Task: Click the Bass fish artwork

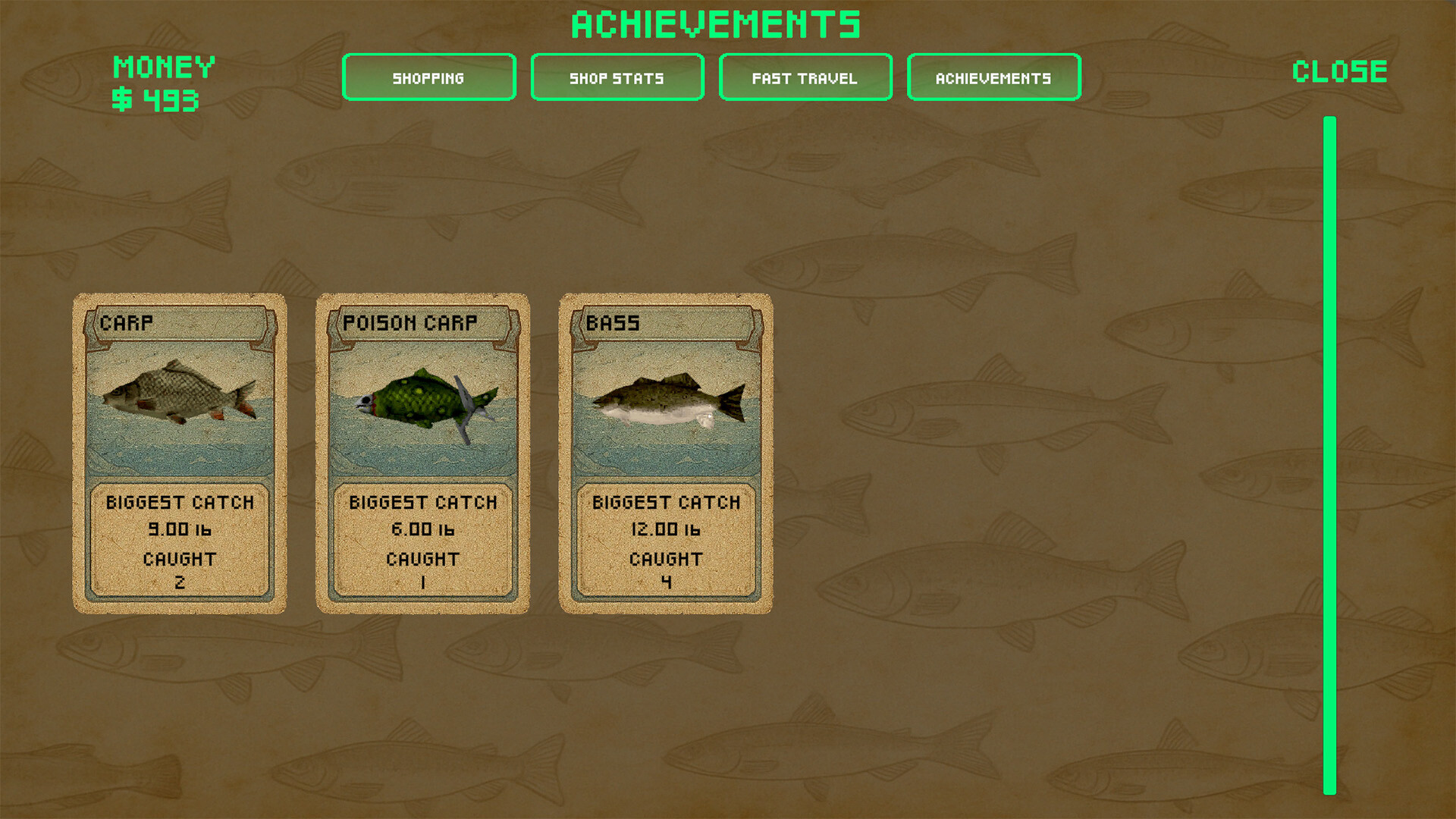Action: (667, 402)
